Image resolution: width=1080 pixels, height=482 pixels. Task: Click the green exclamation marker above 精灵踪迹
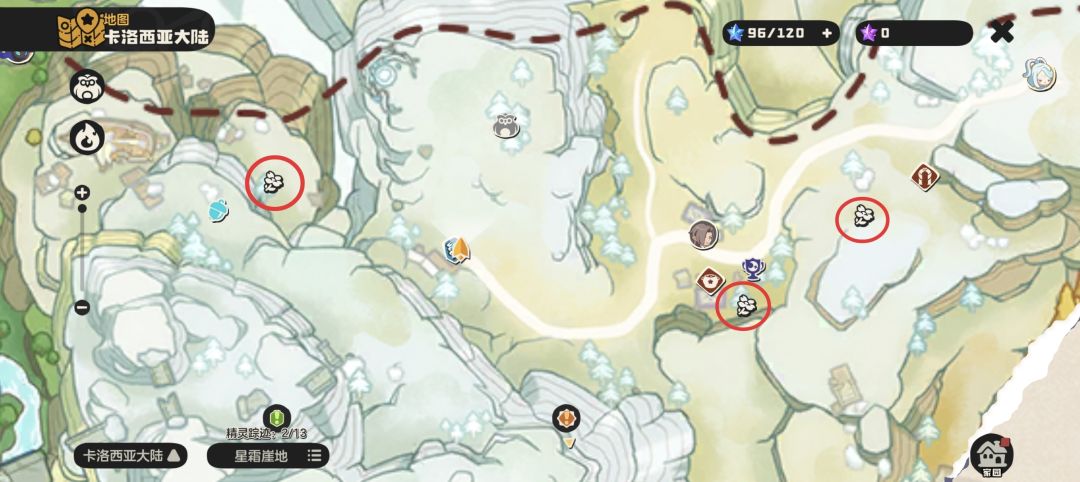pyautogui.click(x=275, y=417)
